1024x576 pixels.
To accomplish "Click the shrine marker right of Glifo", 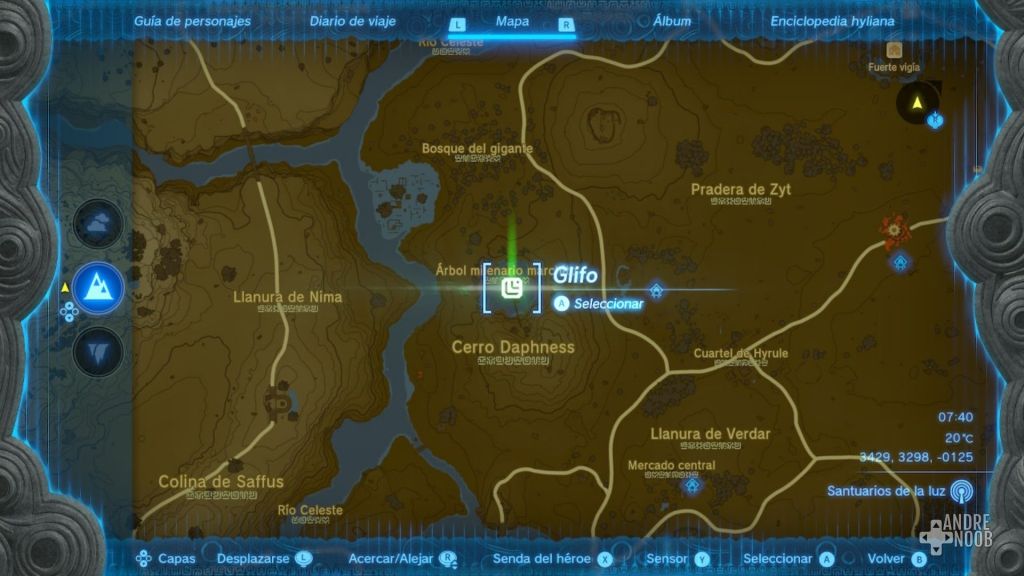I will 656,290.
